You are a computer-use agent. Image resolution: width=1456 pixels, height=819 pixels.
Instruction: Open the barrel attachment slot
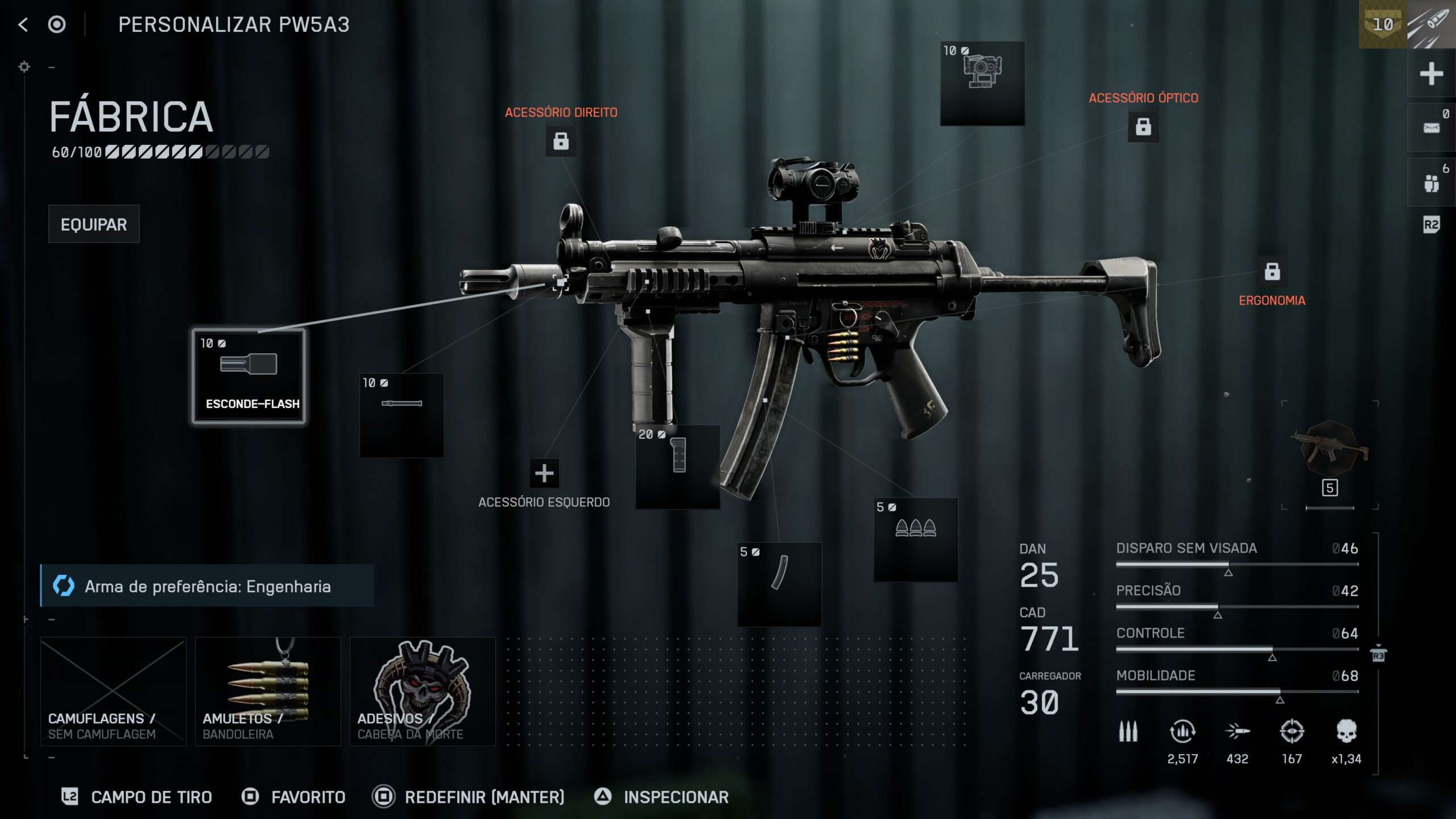point(402,415)
